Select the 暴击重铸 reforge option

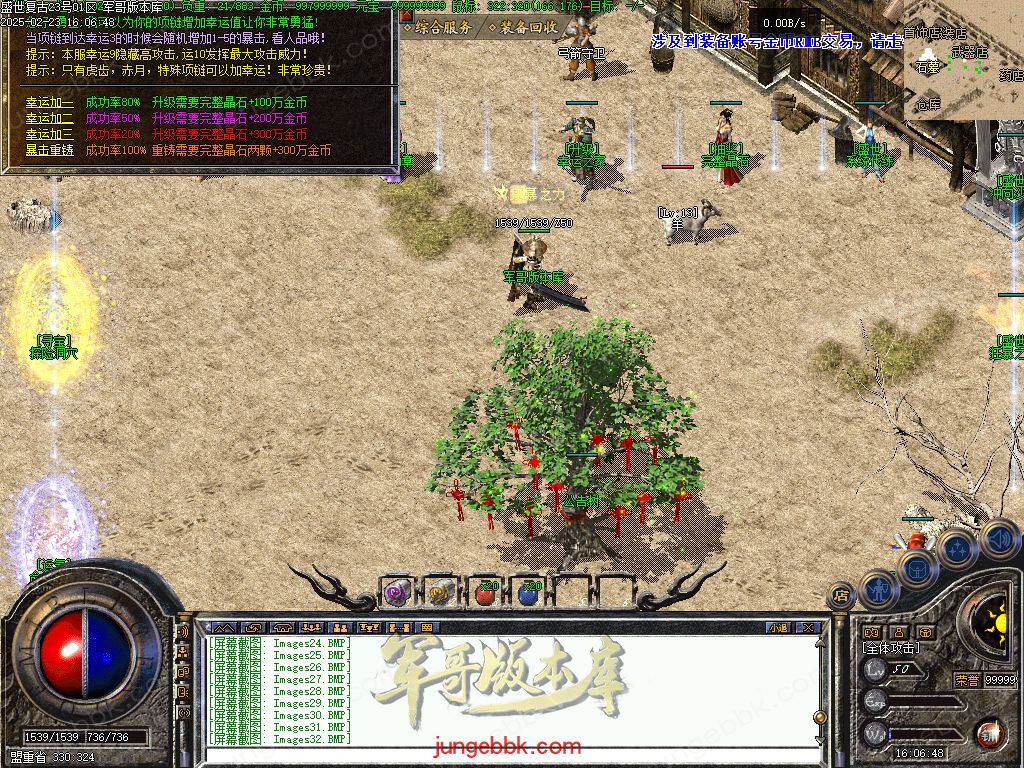pyautogui.click(x=50, y=150)
